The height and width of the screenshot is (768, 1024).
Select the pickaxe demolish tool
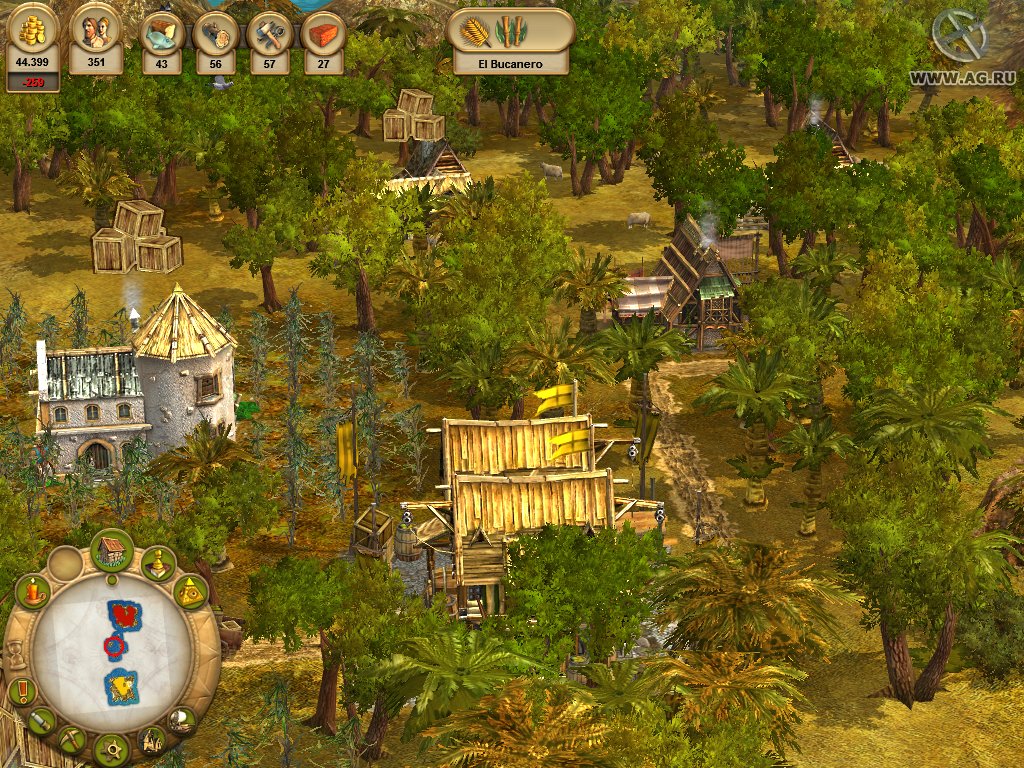tap(72, 740)
